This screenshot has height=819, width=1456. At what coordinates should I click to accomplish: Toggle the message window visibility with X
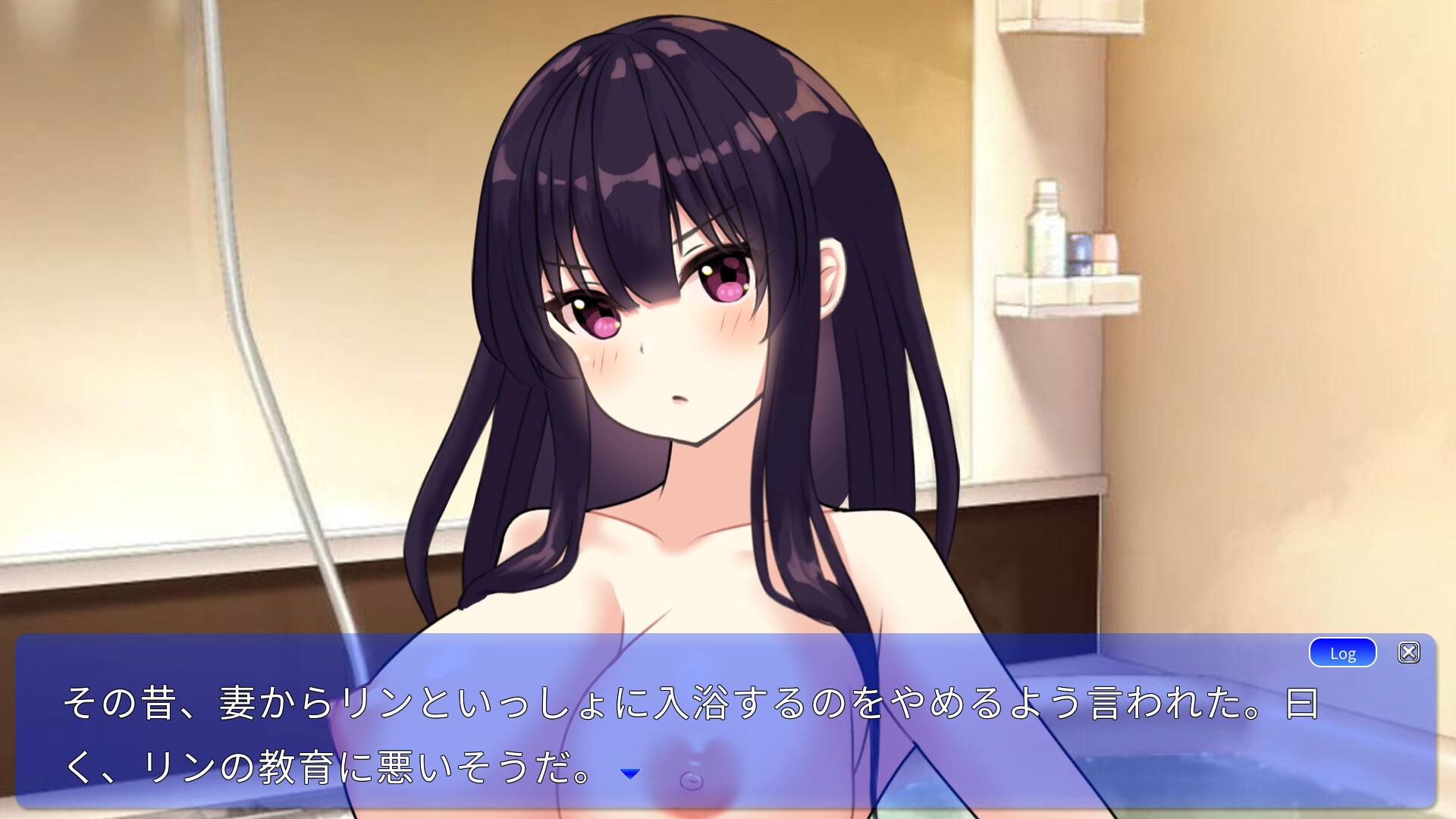click(x=1409, y=652)
